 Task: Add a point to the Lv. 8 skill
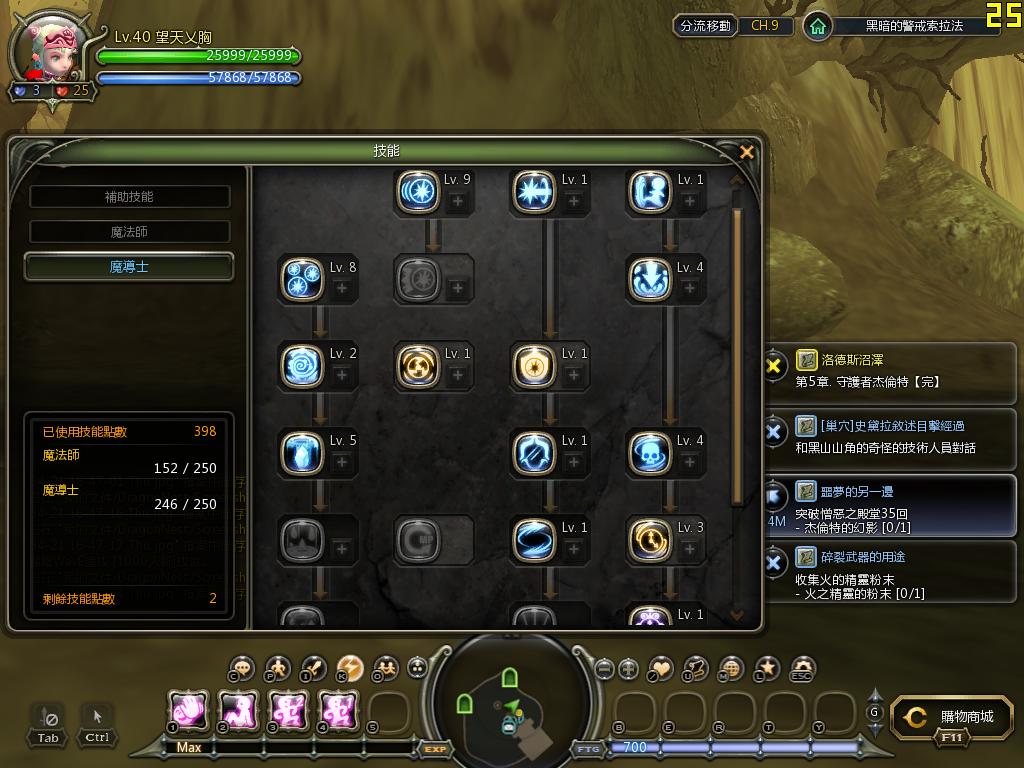[x=341, y=288]
